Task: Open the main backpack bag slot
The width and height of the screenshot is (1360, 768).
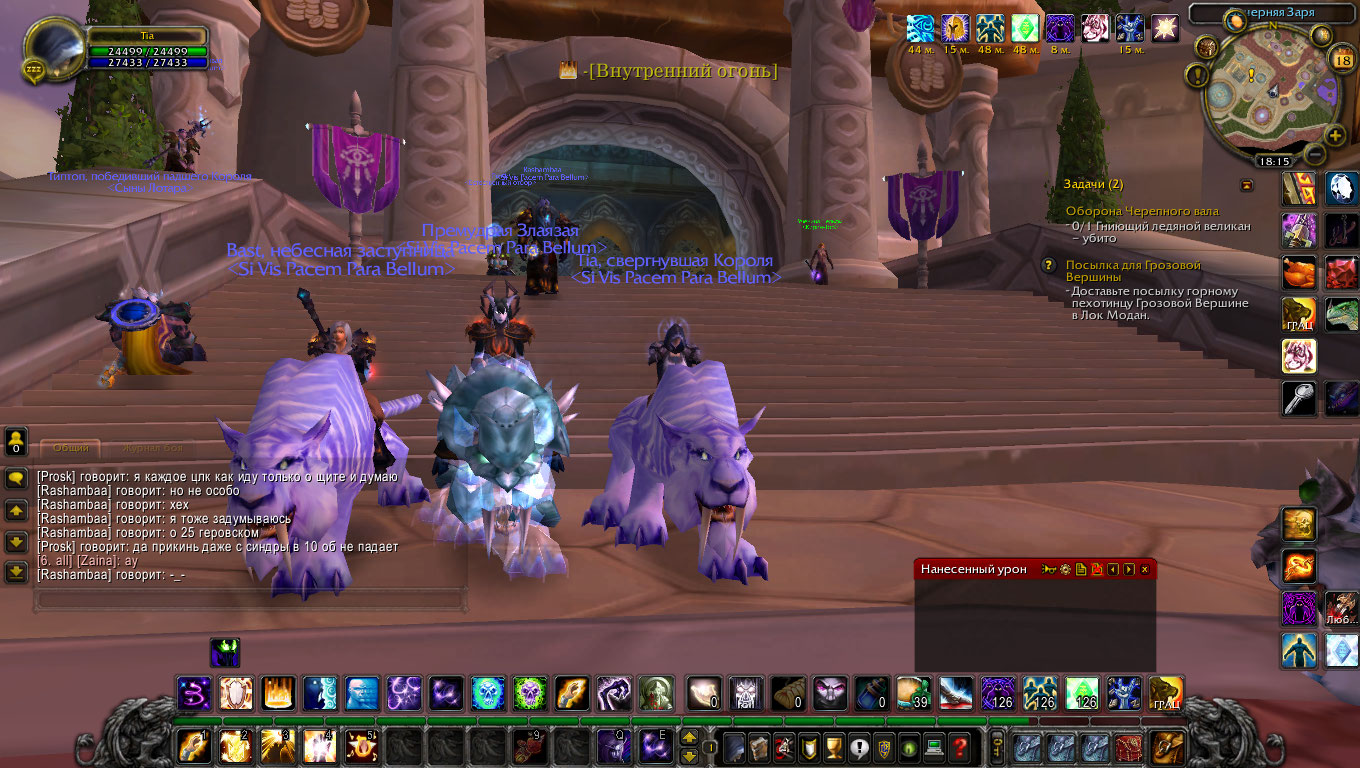Action: (x=1167, y=747)
